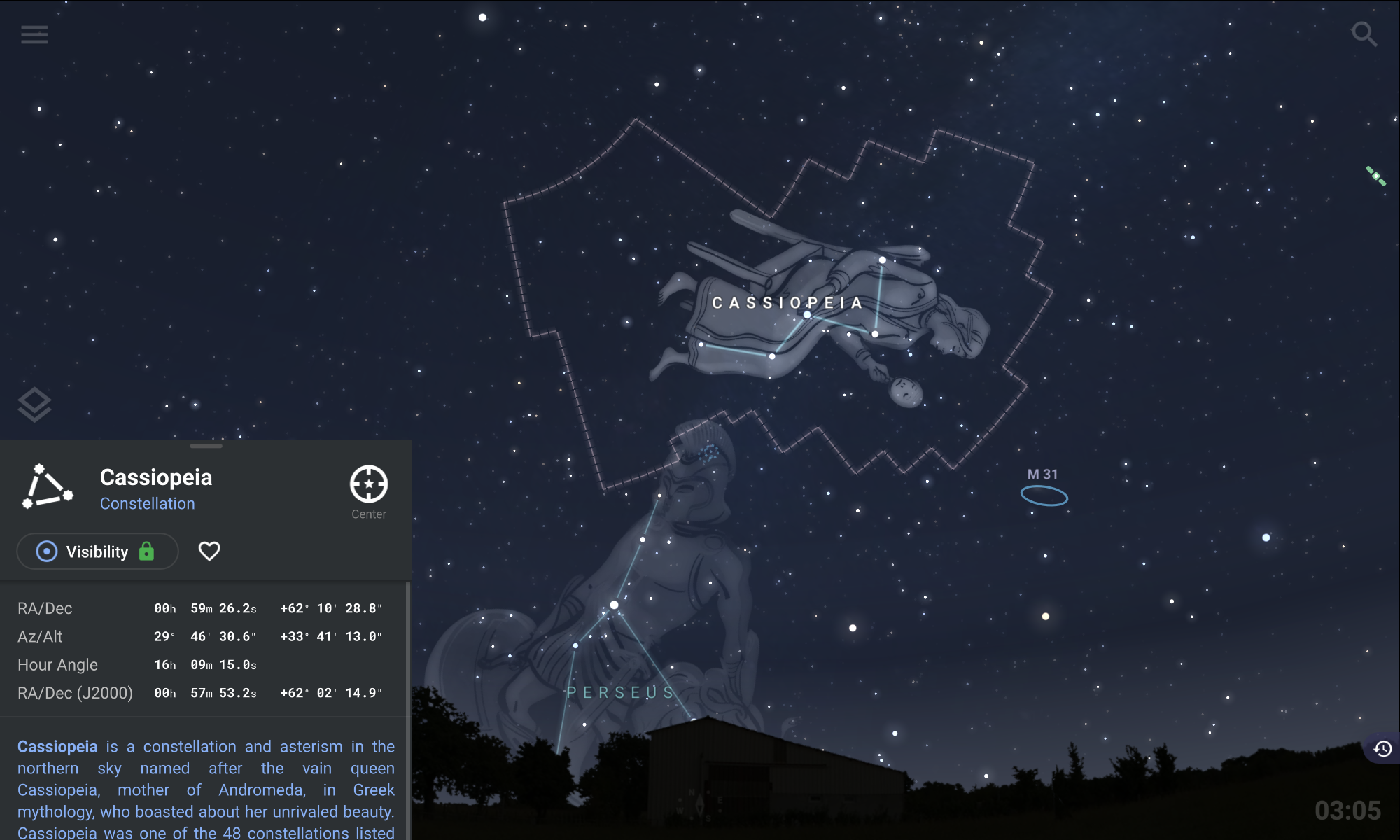
Task: Click the constellation symbol beside Cassiopeia's name
Action: click(48, 486)
